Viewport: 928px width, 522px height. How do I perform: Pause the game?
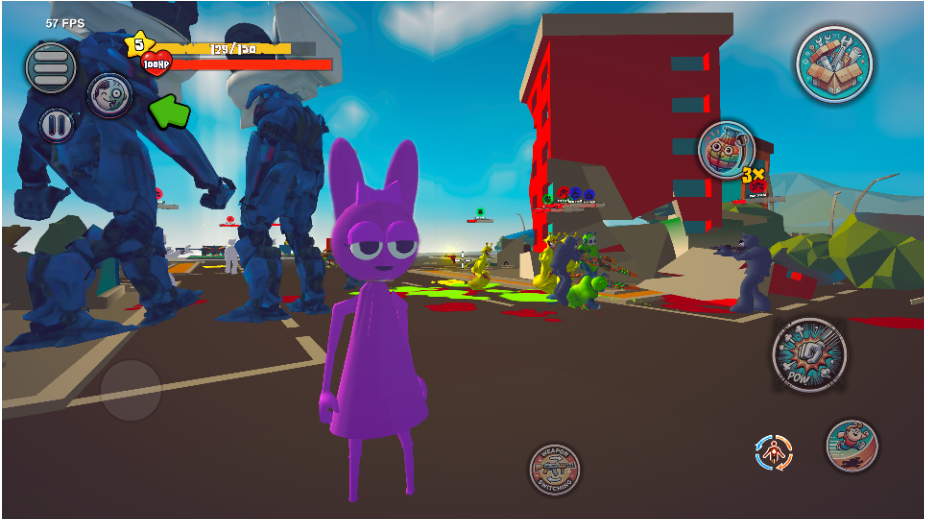pyautogui.click(x=56, y=125)
